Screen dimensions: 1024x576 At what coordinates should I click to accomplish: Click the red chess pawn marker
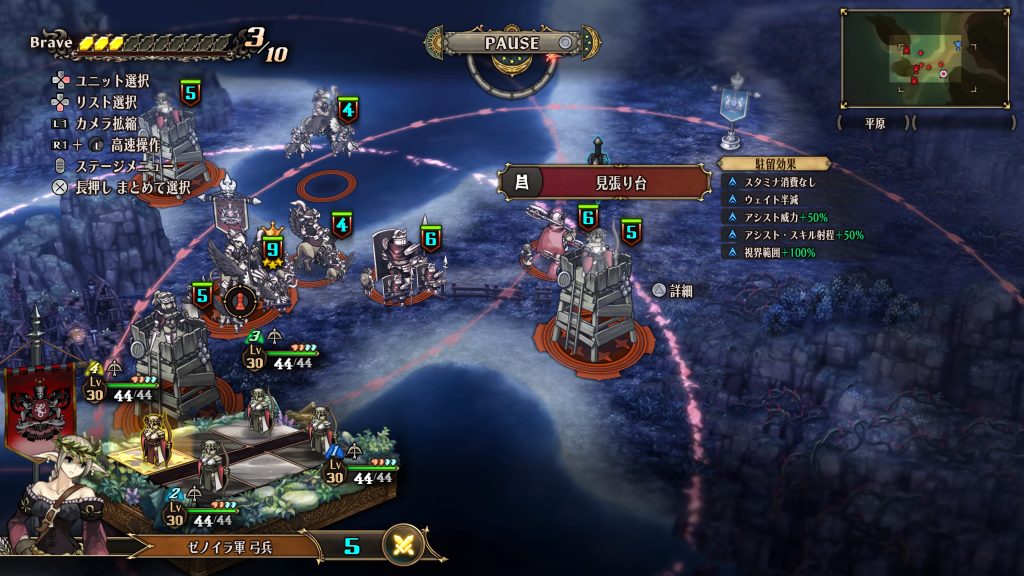pyautogui.click(x=238, y=300)
